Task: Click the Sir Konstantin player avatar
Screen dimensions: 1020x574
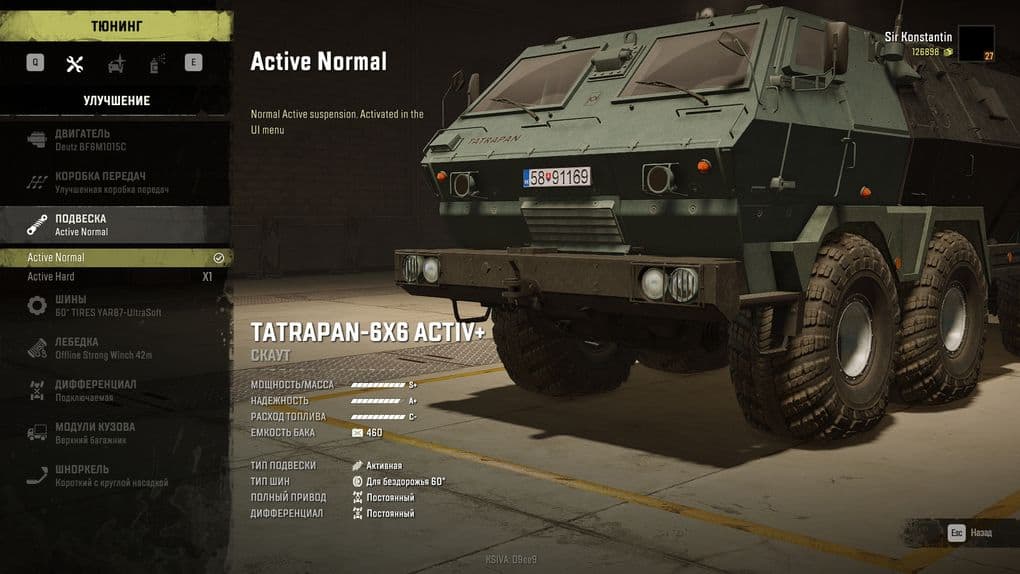Action: coord(976,43)
